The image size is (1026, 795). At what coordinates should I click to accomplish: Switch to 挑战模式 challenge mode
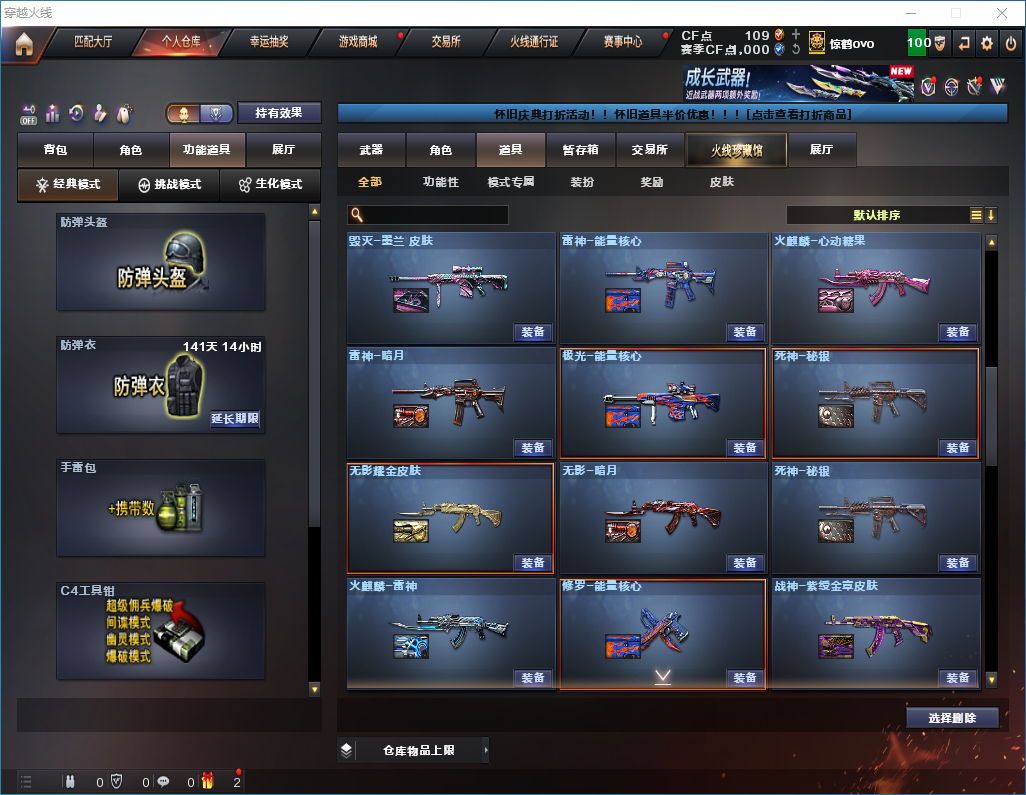click(x=170, y=185)
